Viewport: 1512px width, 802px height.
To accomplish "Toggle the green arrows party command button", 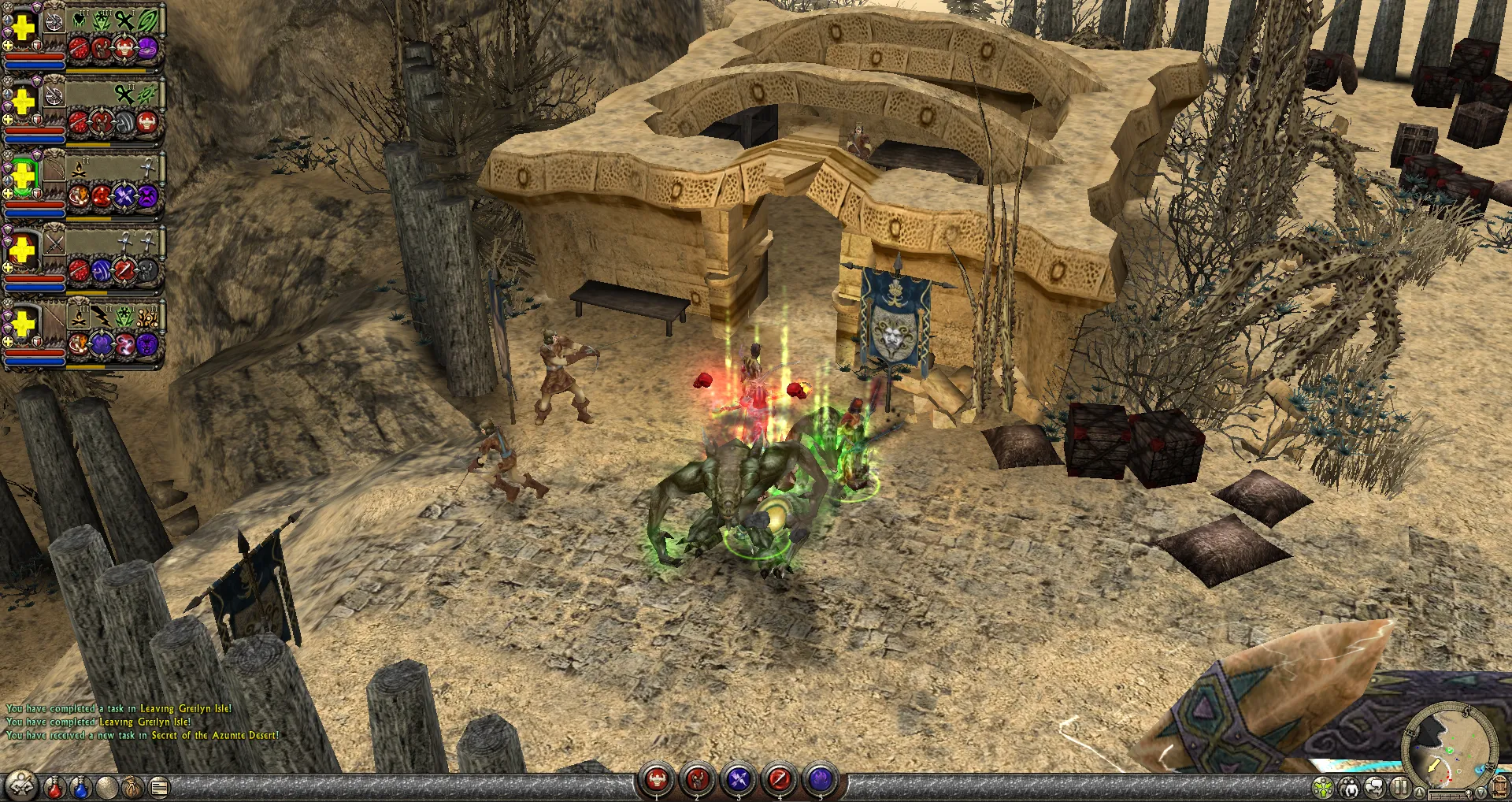I will coord(1324,786).
